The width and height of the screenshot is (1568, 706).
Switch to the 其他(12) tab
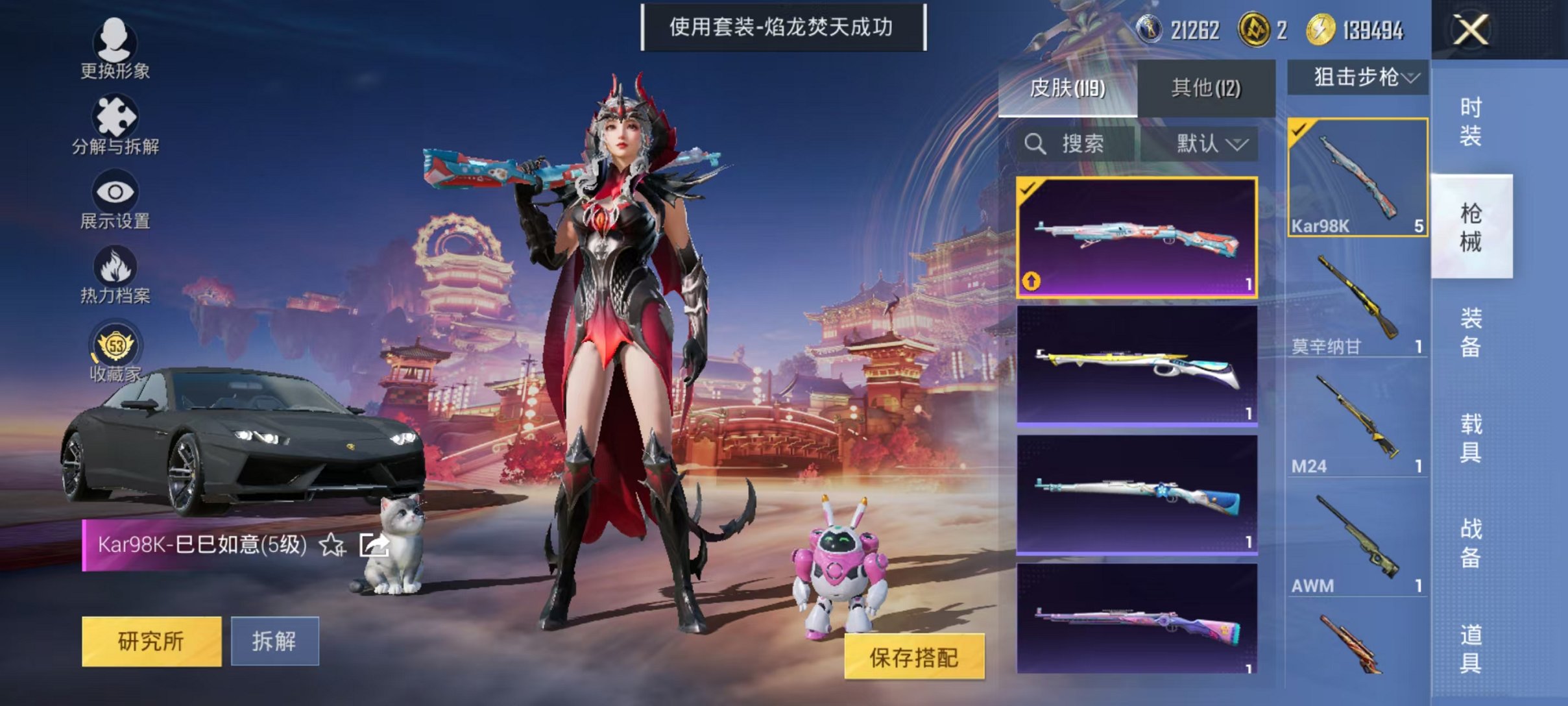(x=1205, y=88)
